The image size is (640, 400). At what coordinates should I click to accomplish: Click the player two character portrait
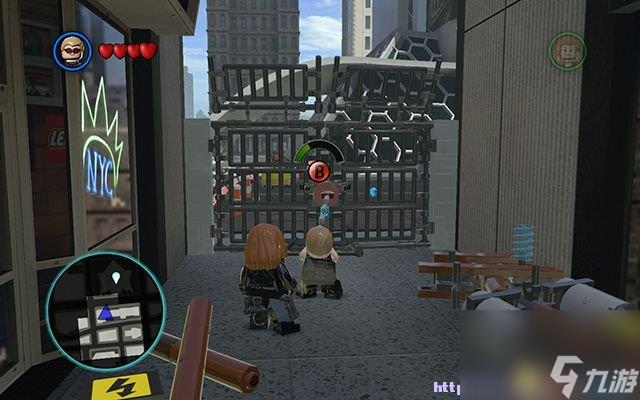point(566,51)
